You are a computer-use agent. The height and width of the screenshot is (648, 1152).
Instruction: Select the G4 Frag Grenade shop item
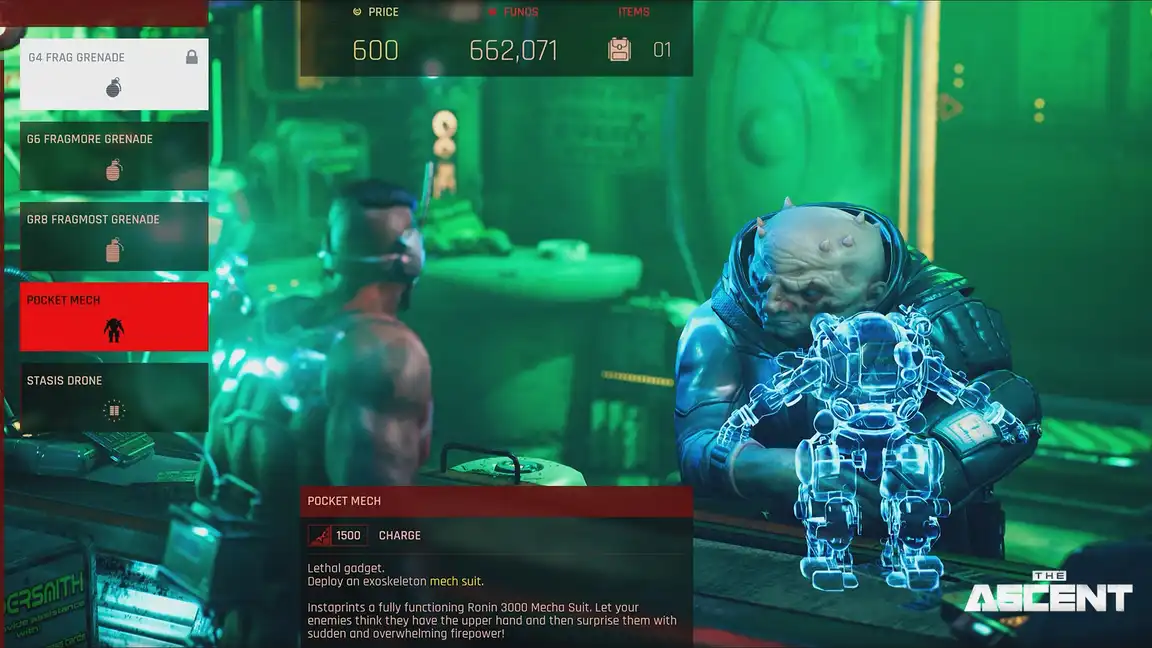coord(114,75)
